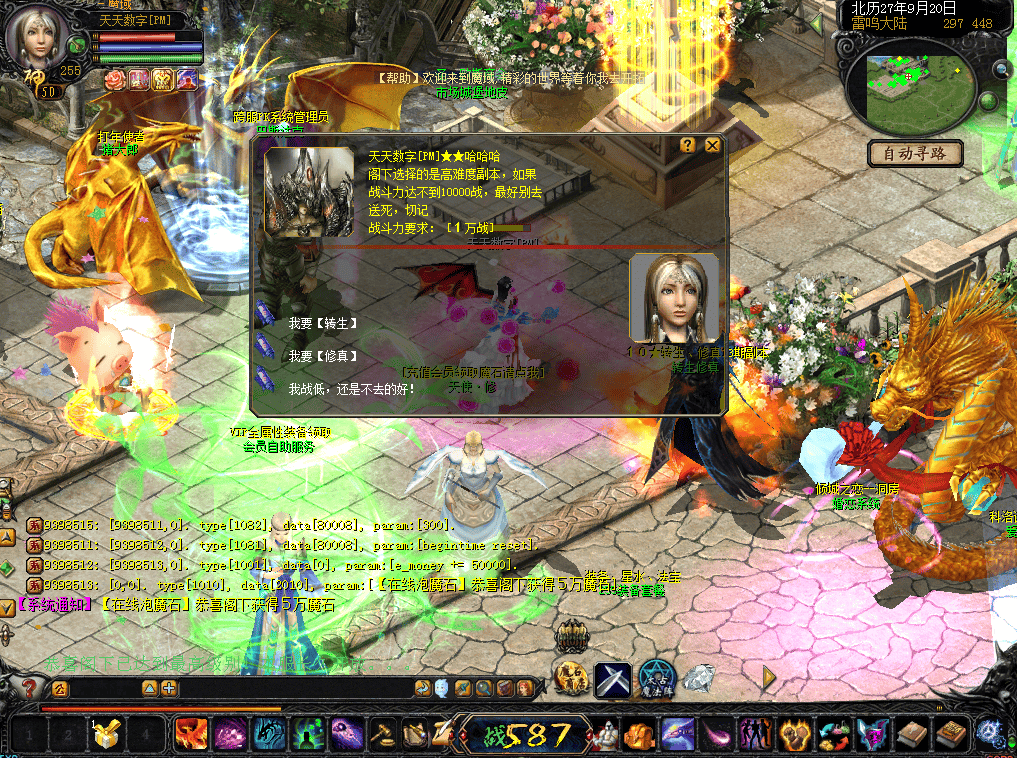Open the red question mark help button
This screenshot has width=1017, height=758.
[30, 688]
